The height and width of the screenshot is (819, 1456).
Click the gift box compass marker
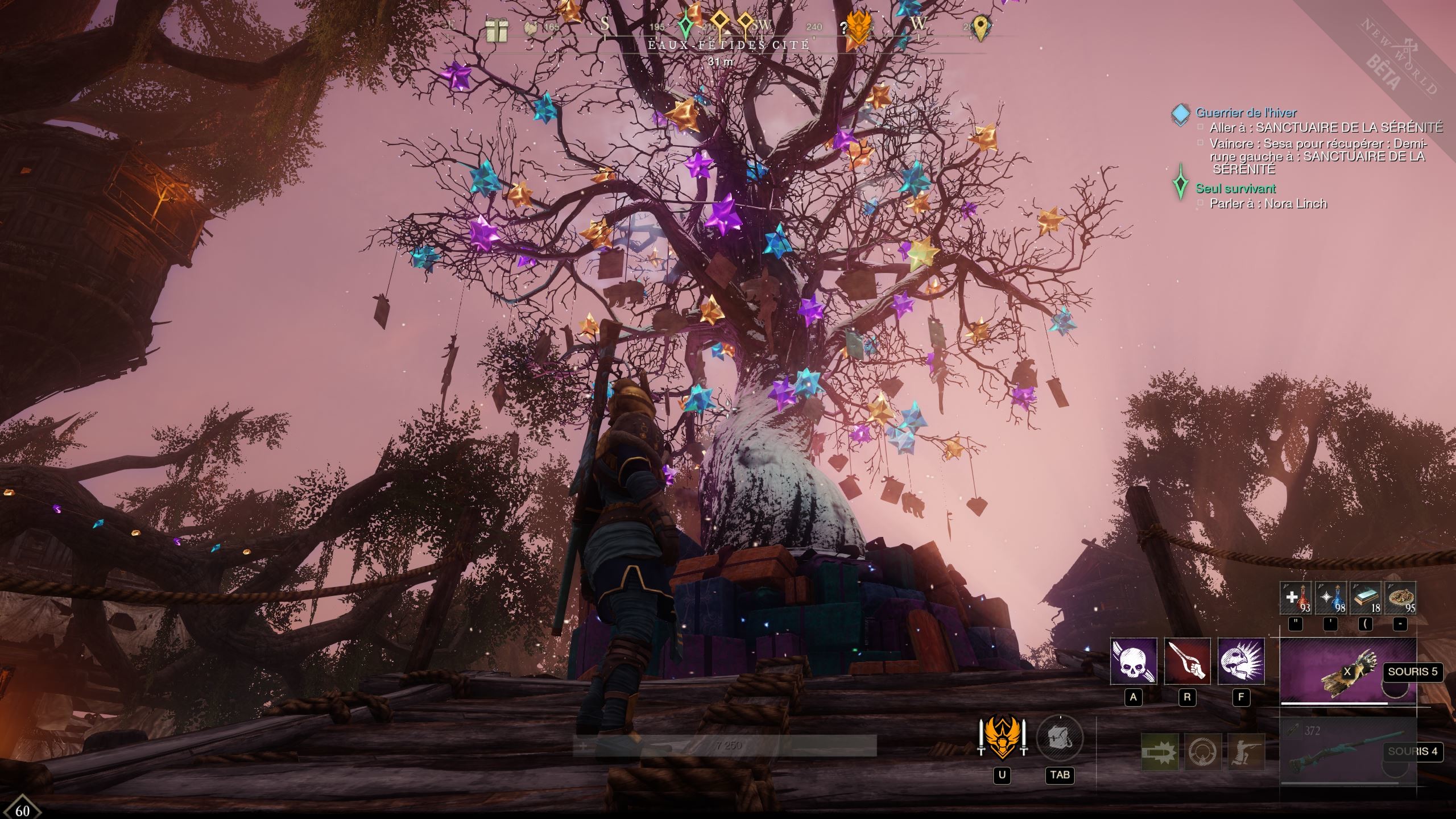497,30
